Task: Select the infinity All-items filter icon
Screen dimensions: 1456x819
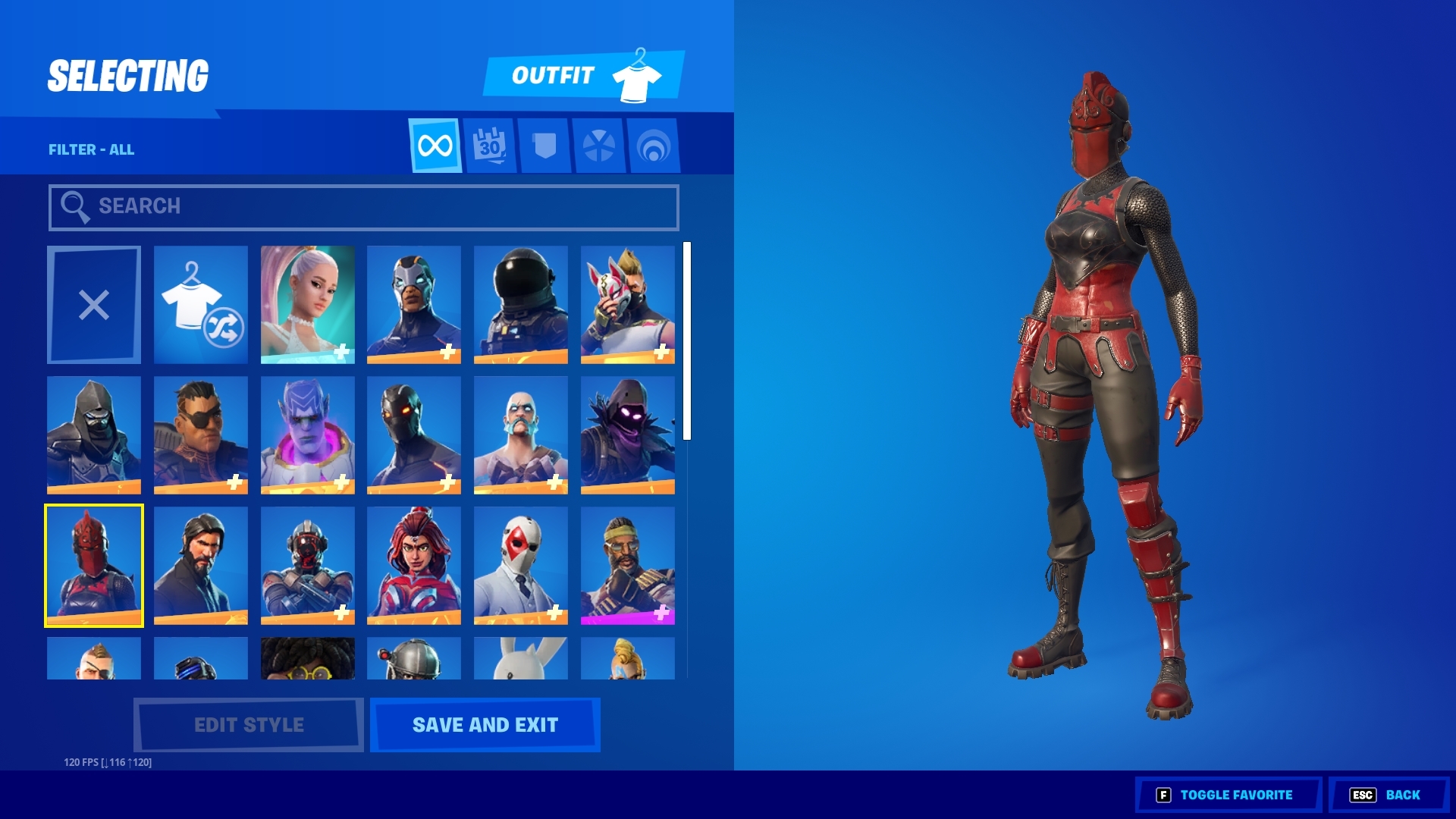Action: tap(435, 146)
